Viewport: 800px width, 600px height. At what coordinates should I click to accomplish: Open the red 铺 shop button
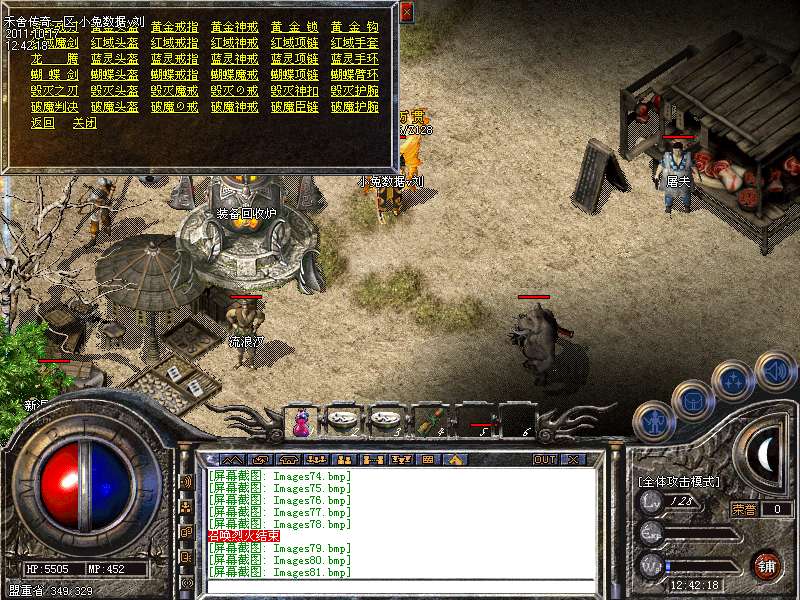[767, 565]
